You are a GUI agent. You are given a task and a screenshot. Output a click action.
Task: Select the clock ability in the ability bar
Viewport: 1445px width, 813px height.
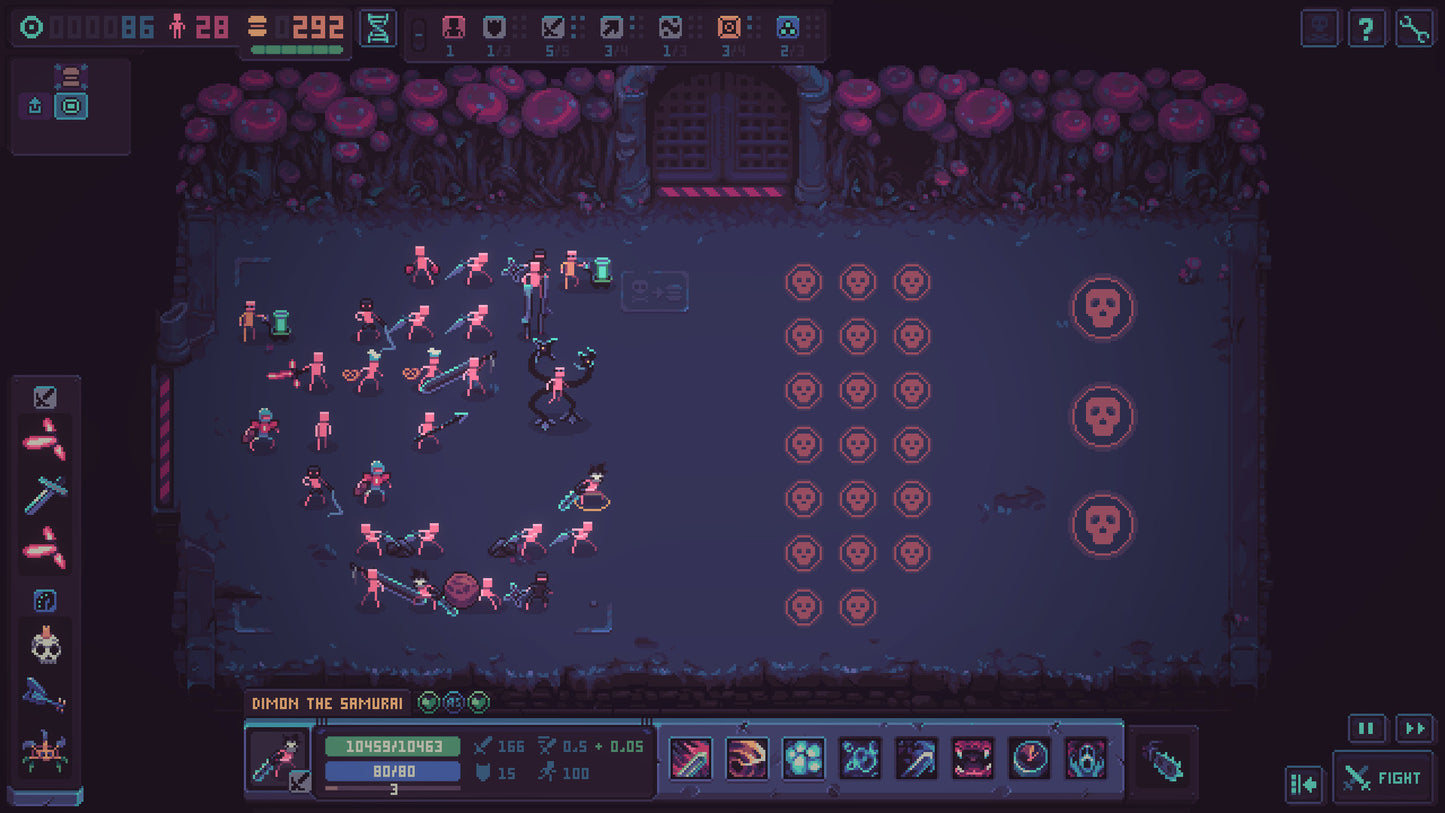click(x=1028, y=760)
